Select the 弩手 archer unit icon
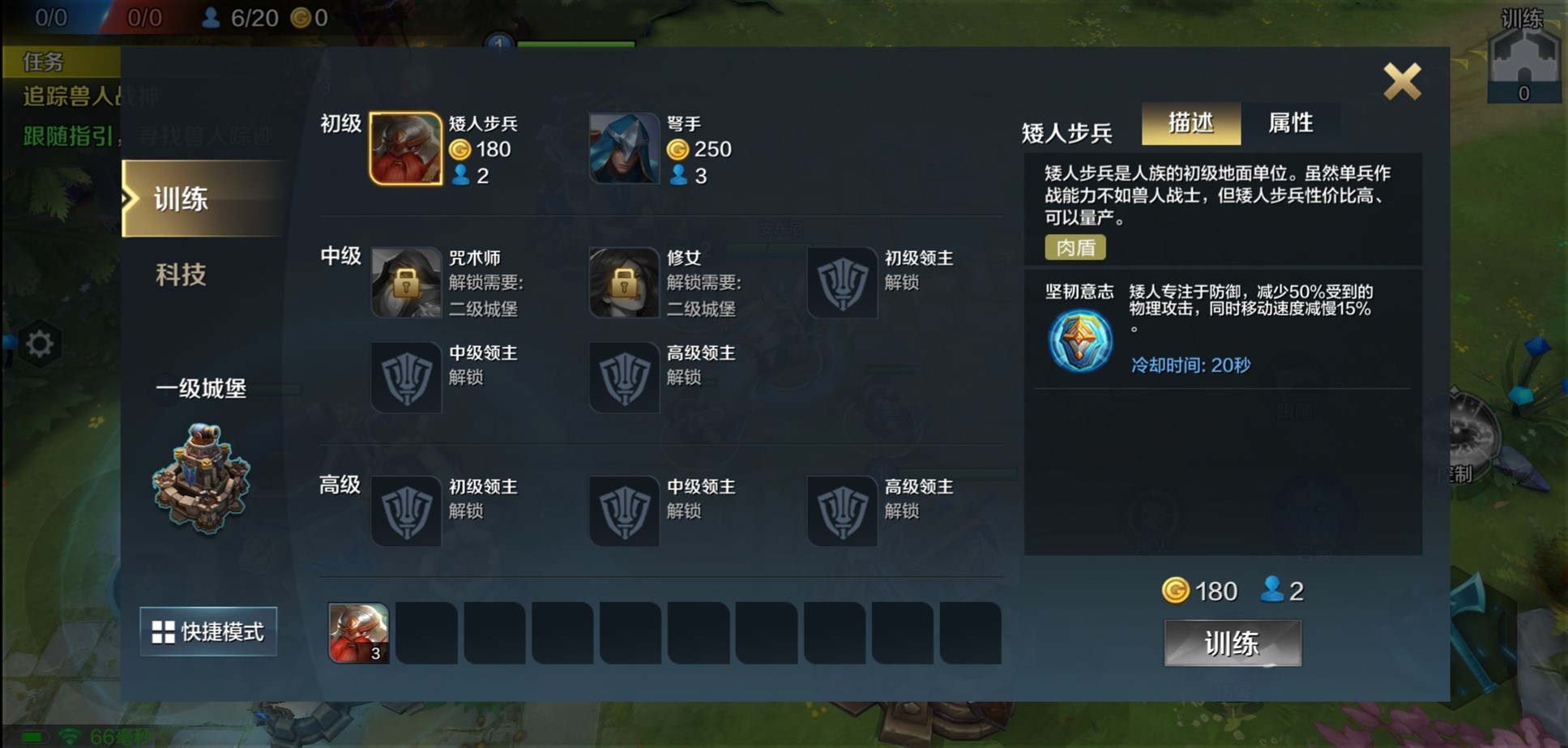Image resolution: width=1568 pixels, height=748 pixels. coord(624,149)
